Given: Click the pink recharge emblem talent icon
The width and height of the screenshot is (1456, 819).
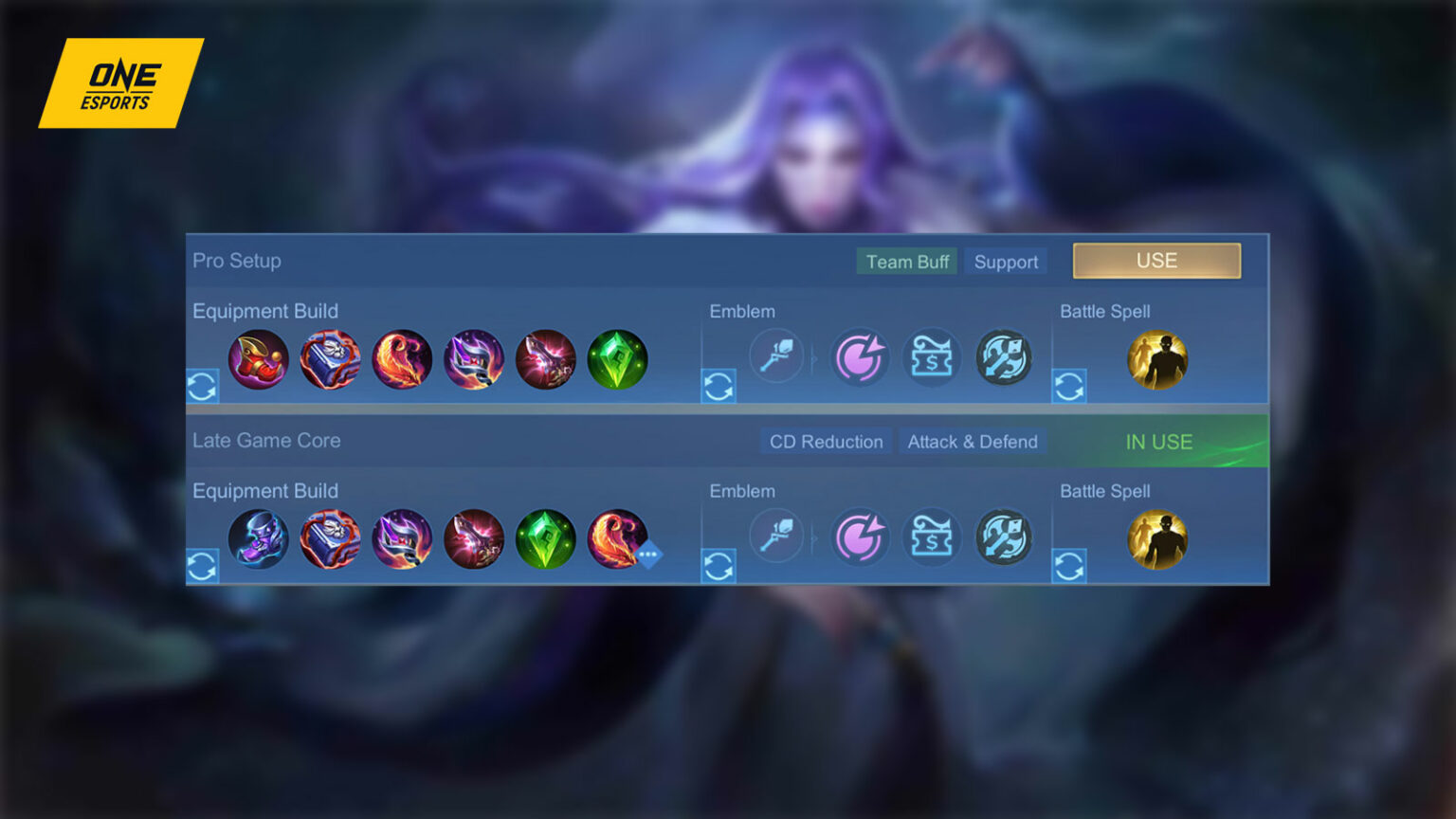Looking at the screenshot, I should pyautogui.click(x=861, y=358).
